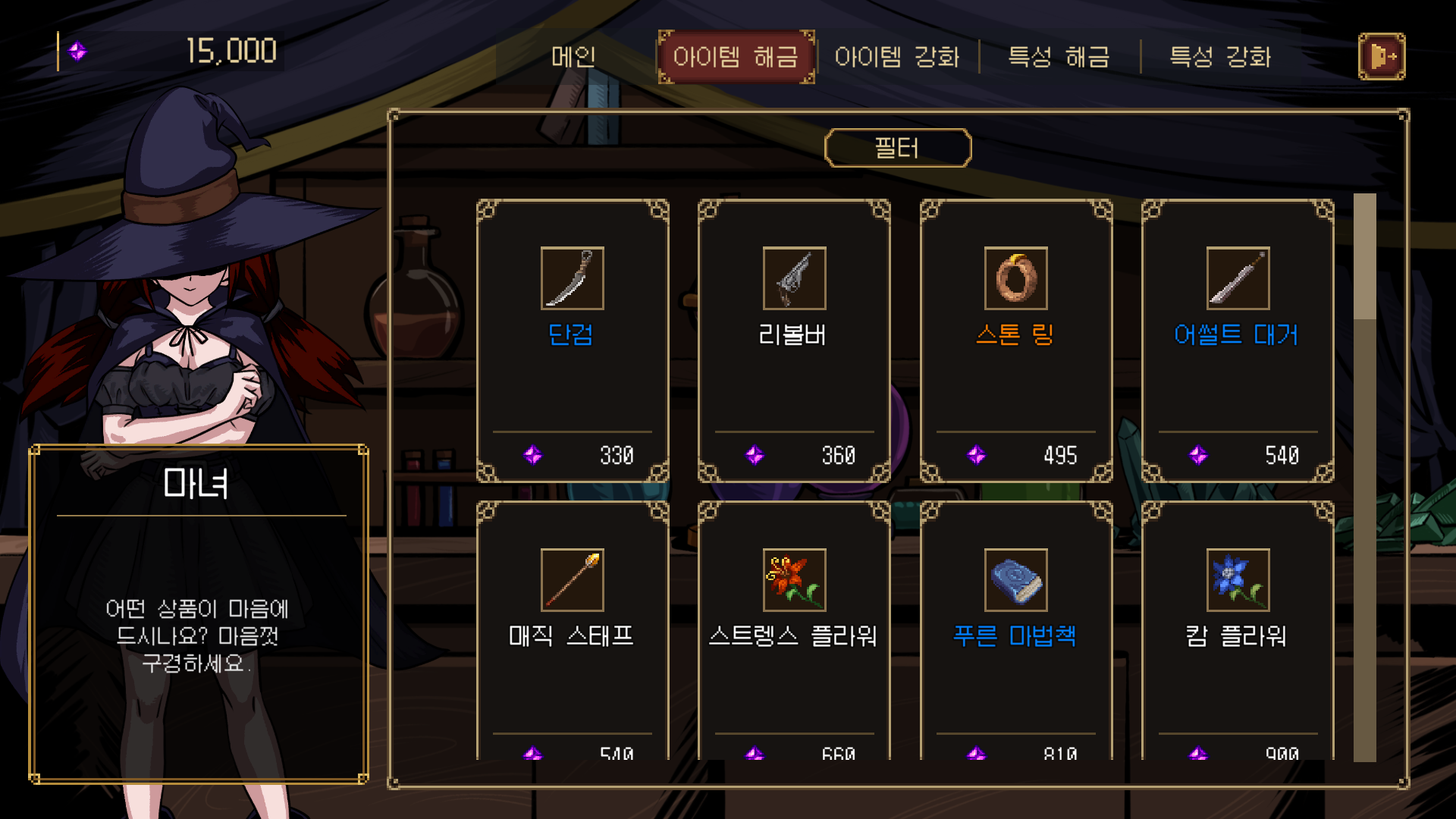Open the 필터 panel
Screen dimensions: 1456x819
click(x=899, y=147)
